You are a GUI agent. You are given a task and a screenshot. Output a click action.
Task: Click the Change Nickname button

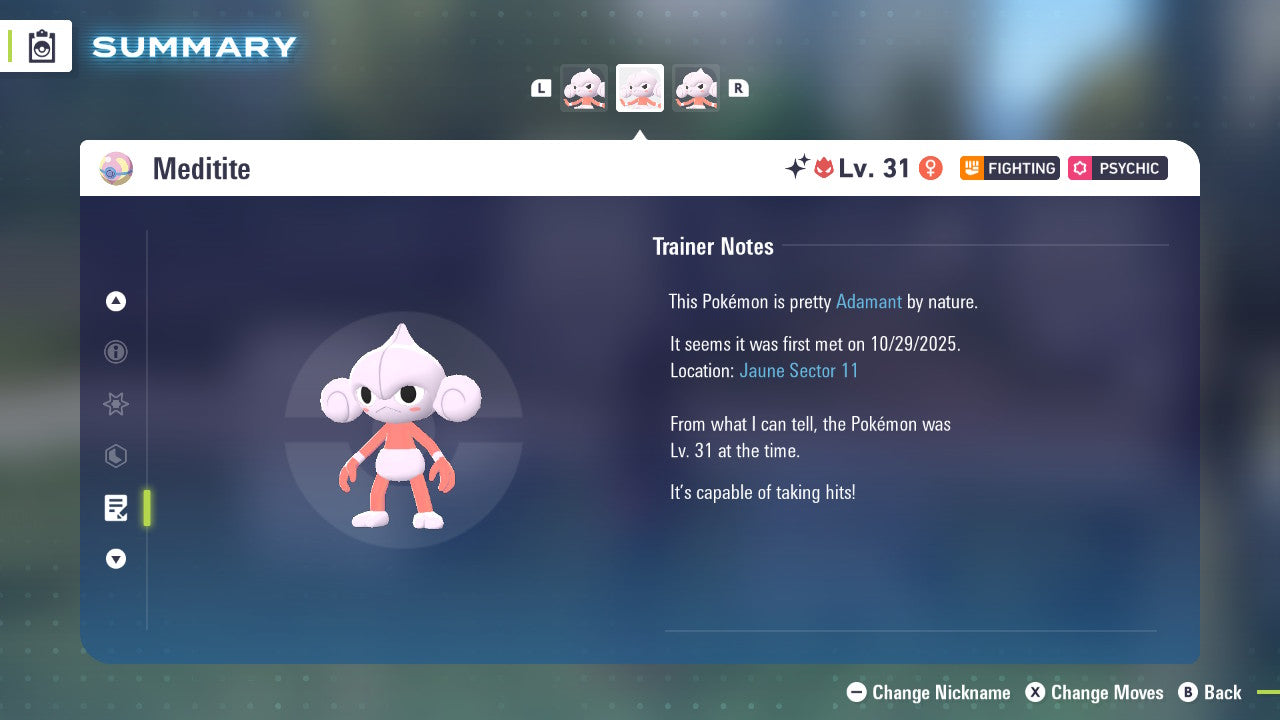(928, 692)
